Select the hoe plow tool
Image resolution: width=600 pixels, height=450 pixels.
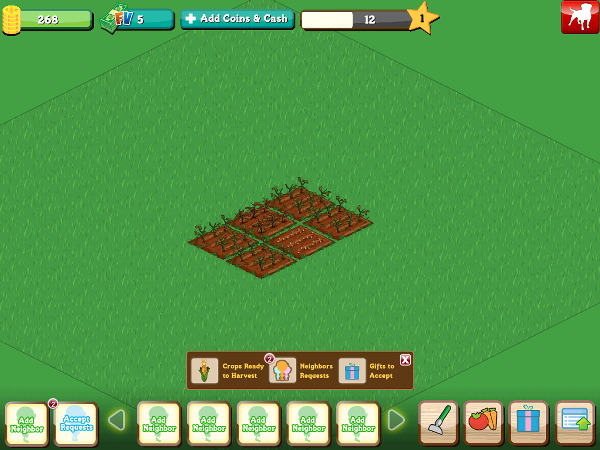coord(437,421)
